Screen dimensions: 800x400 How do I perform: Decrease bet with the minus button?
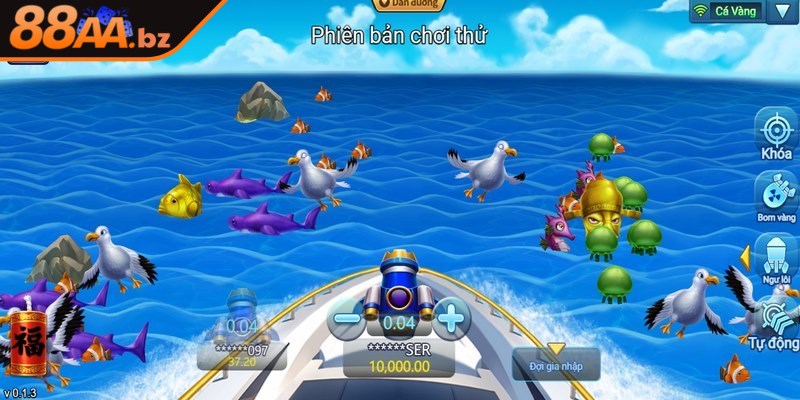pos(347,319)
